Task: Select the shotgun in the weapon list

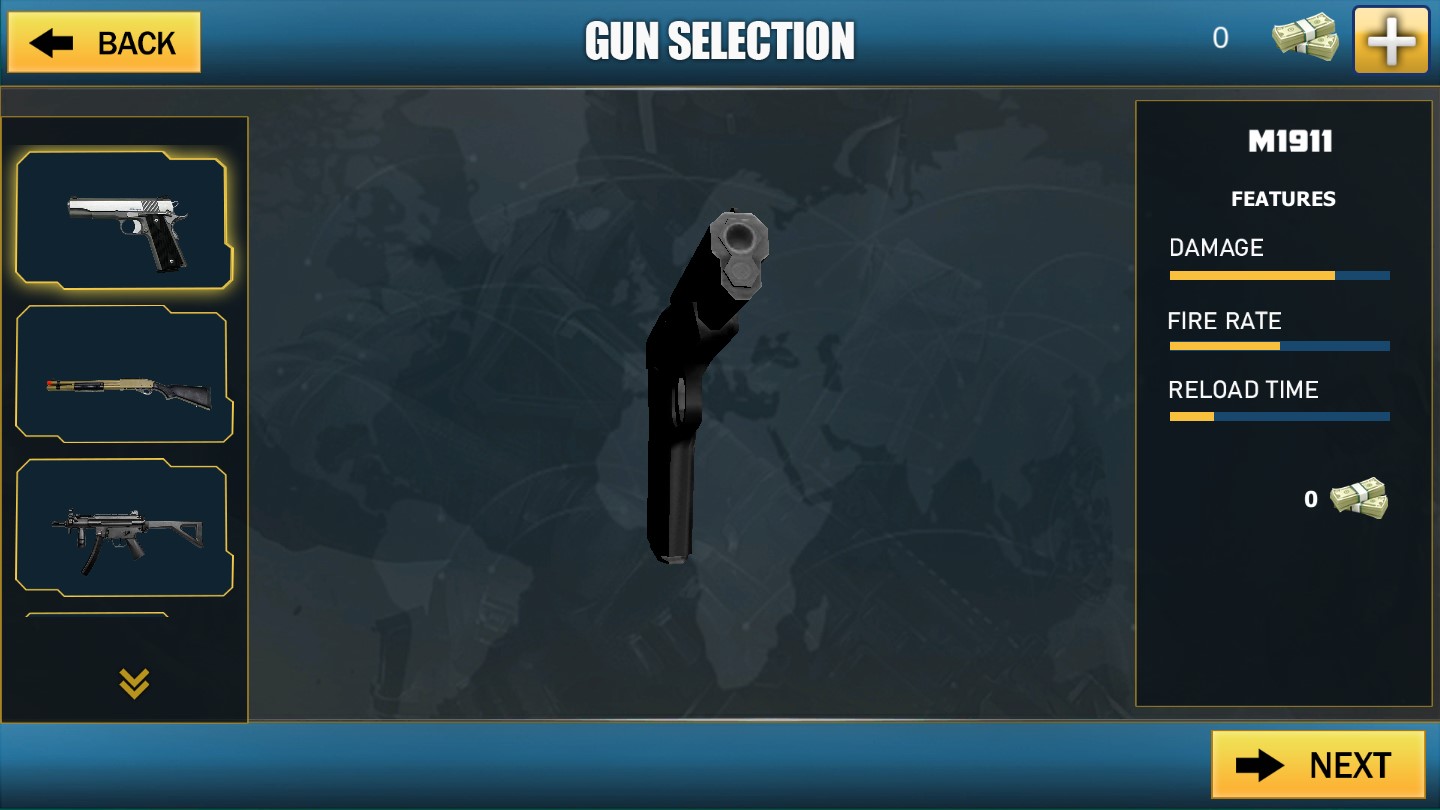Action: (124, 373)
